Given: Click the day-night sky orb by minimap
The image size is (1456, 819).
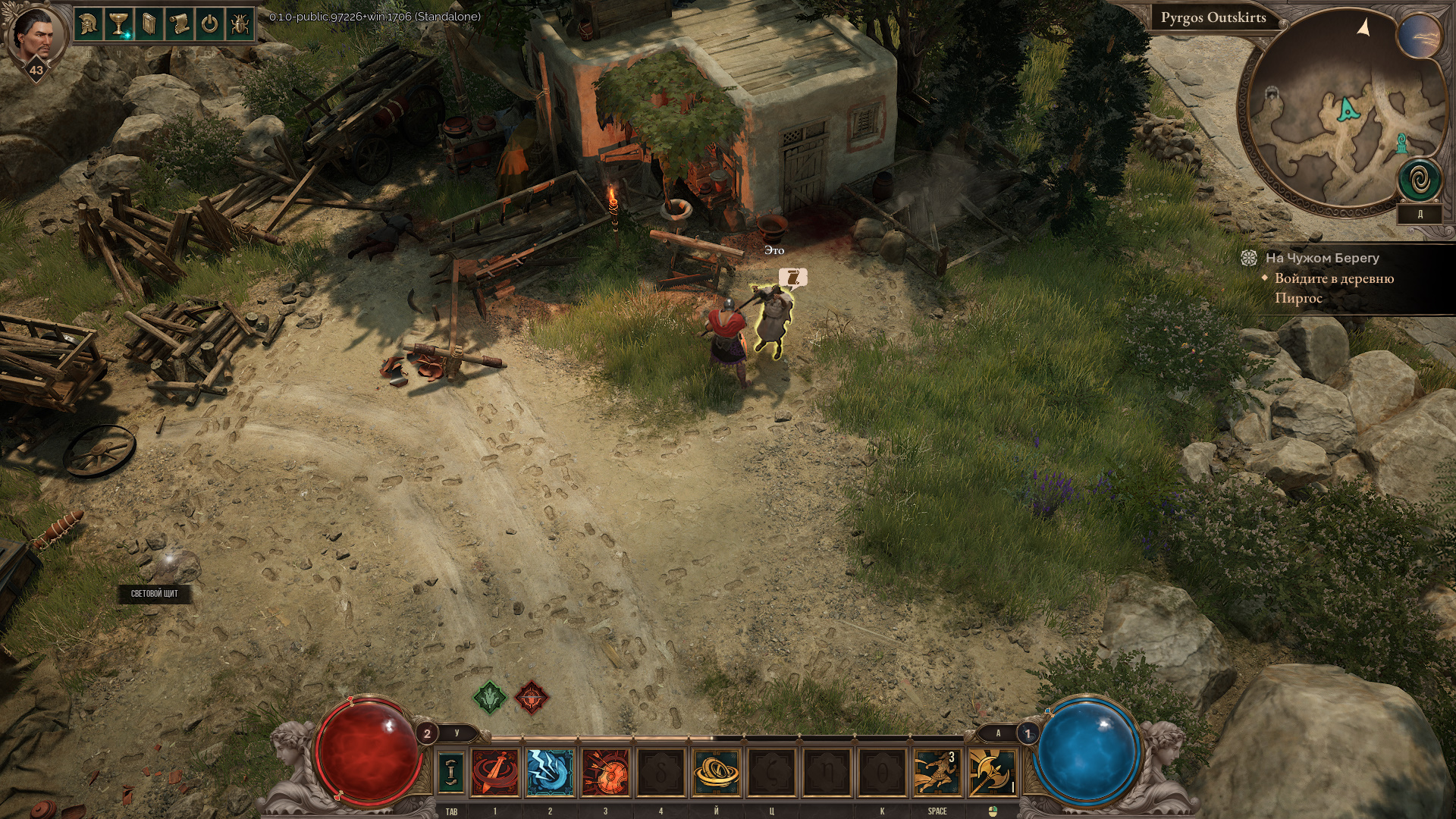Looking at the screenshot, I should (x=1420, y=36).
